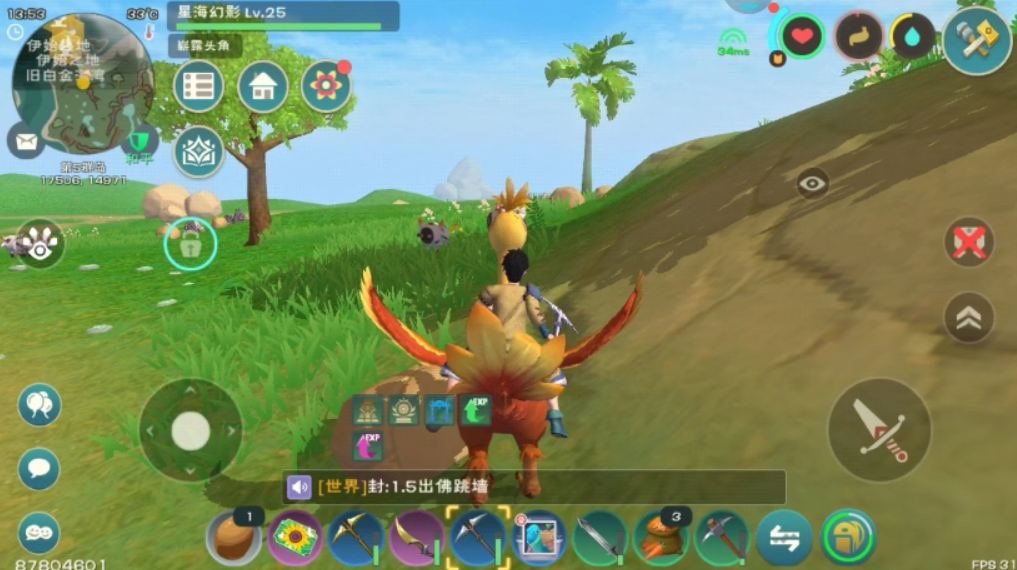
Task: Tap the house home button
Action: click(x=263, y=87)
